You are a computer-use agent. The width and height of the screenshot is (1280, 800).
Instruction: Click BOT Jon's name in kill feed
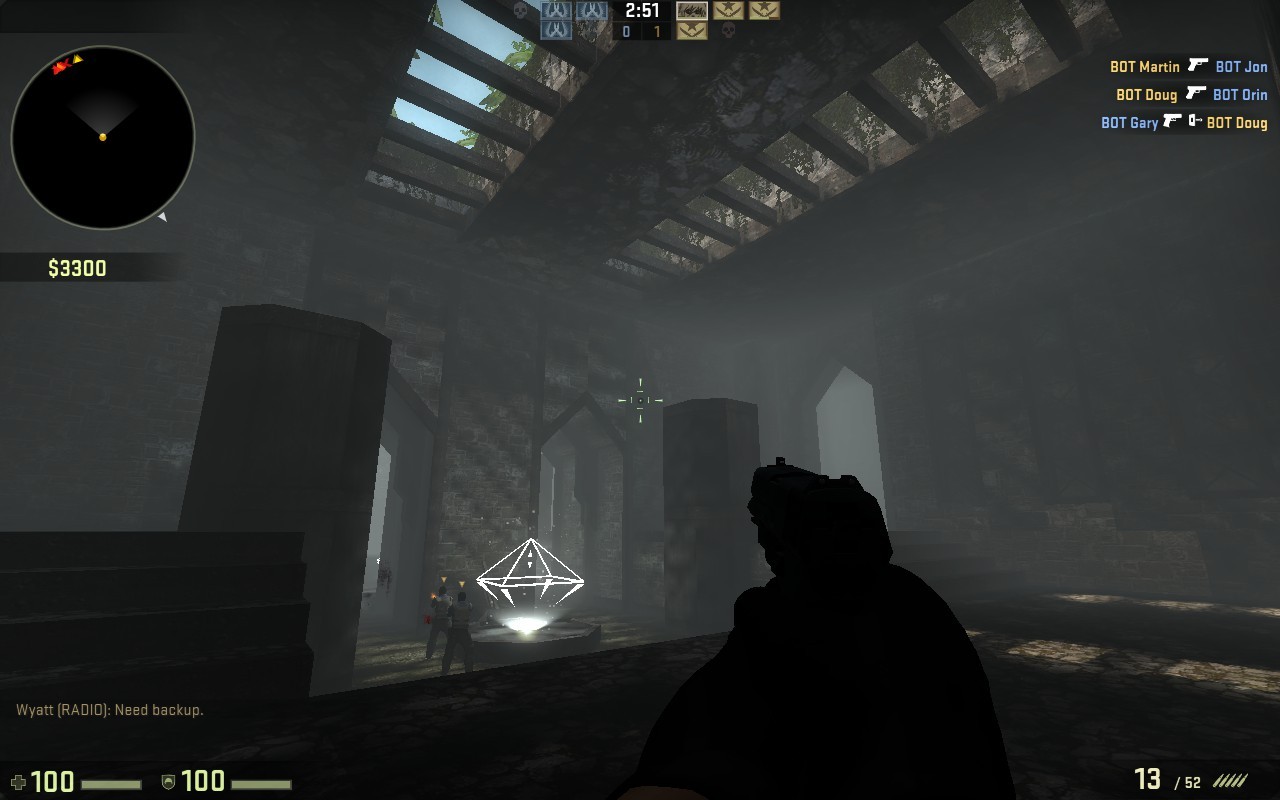1242,66
